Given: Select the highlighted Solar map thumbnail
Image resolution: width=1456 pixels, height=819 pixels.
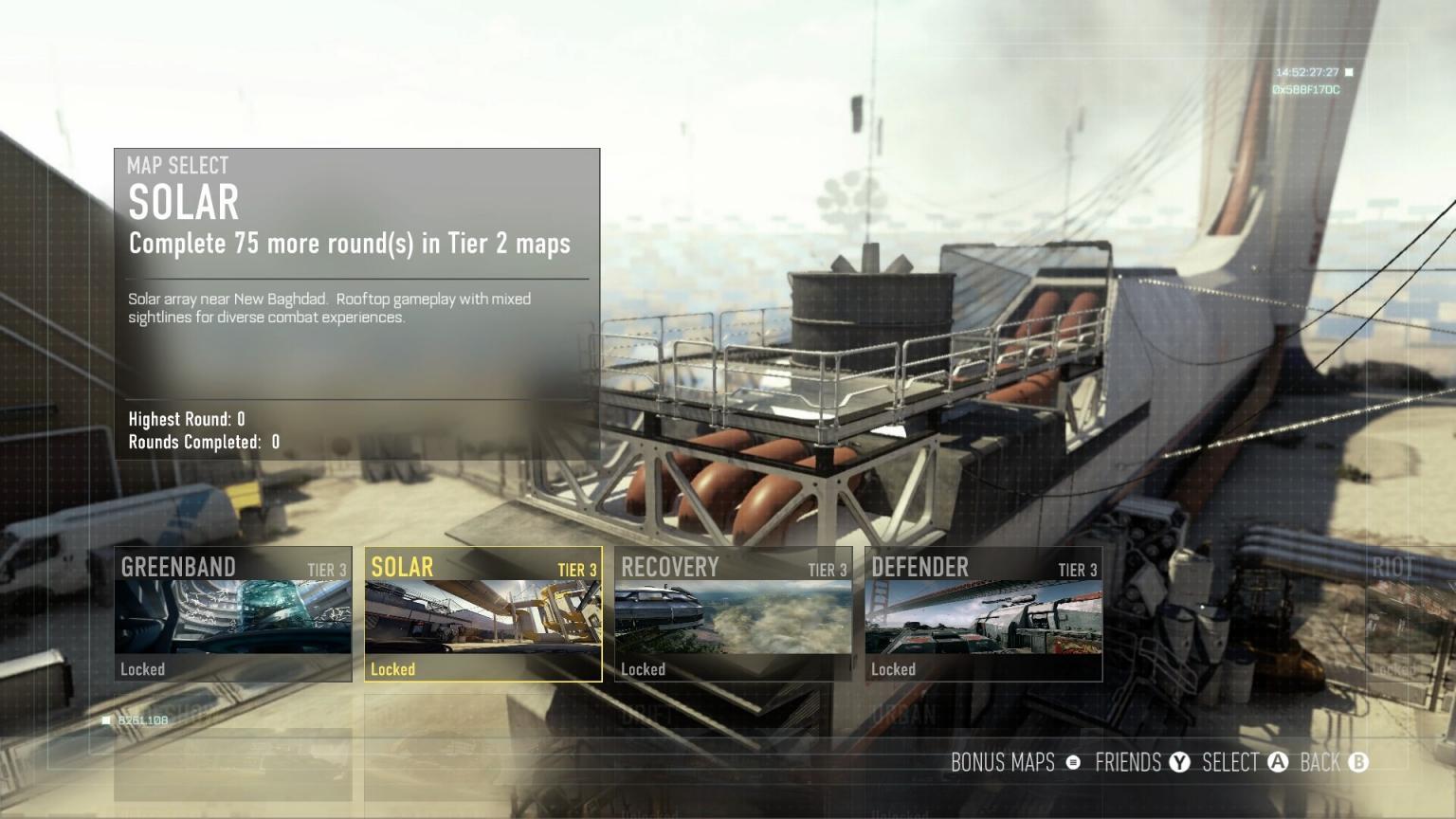Looking at the screenshot, I should 482,613.
